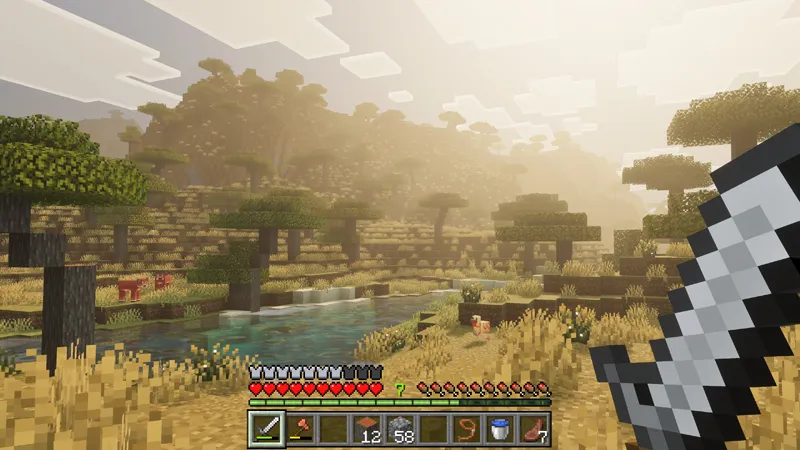Select the gravel stack of 58
This screenshot has height=450, width=800.
[400, 430]
